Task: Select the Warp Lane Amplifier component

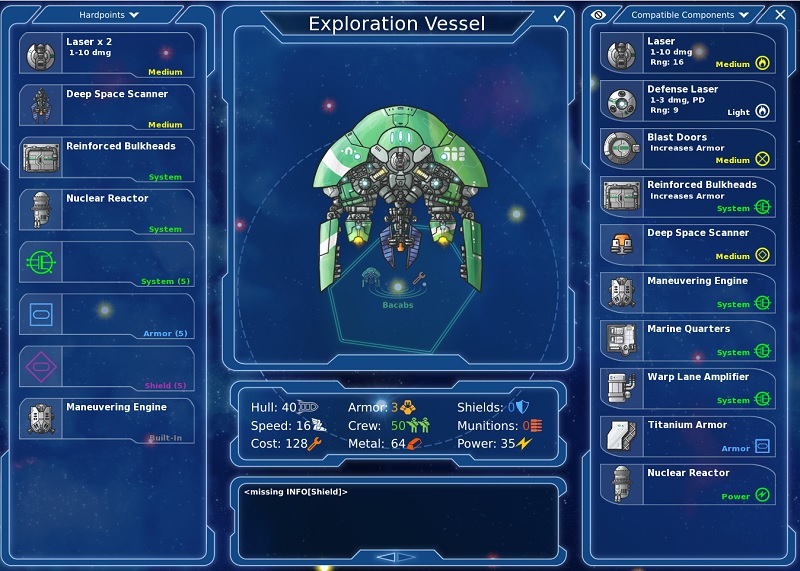Action: pos(688,388)
